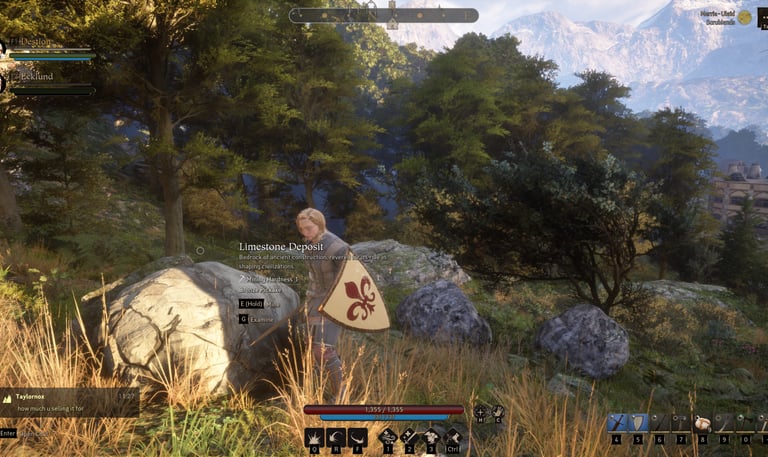The width and height of the screenshot is (768, 457).
Task: Use the diamond skill icon labeled 3
Action: click(x=431, y=436)
